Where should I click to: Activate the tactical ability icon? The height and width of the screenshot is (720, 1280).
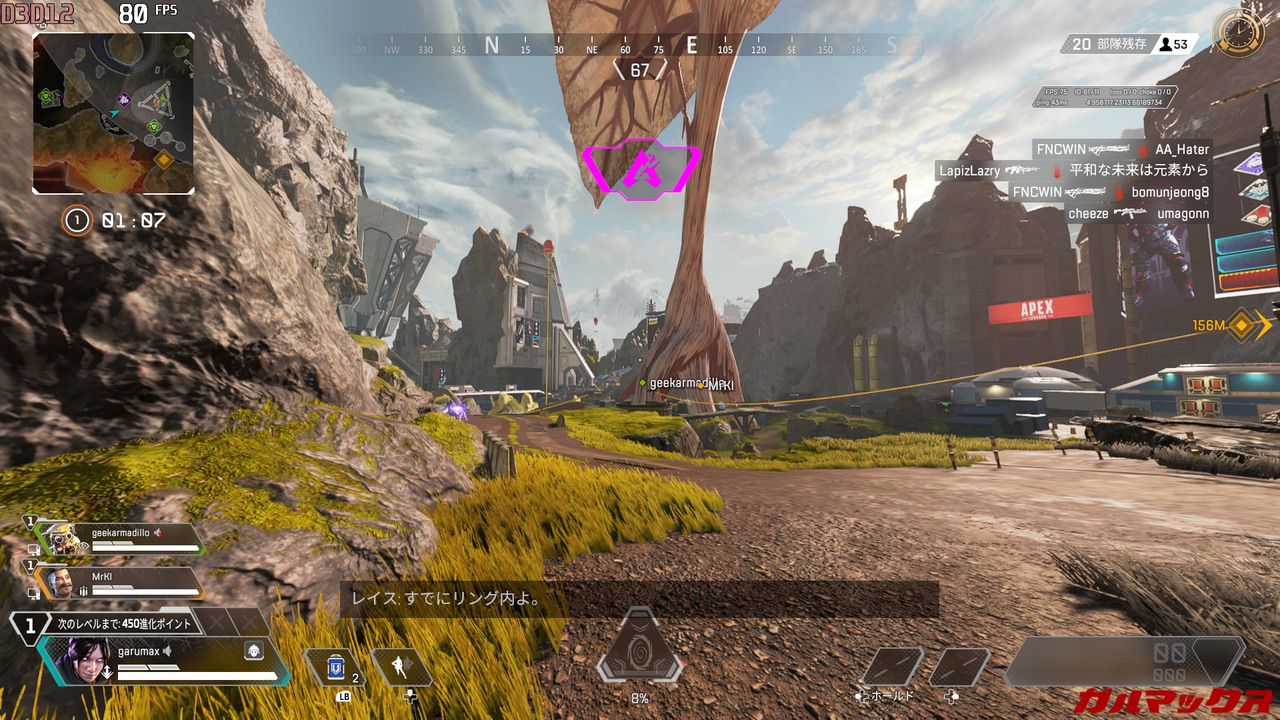tap(401, 667)
